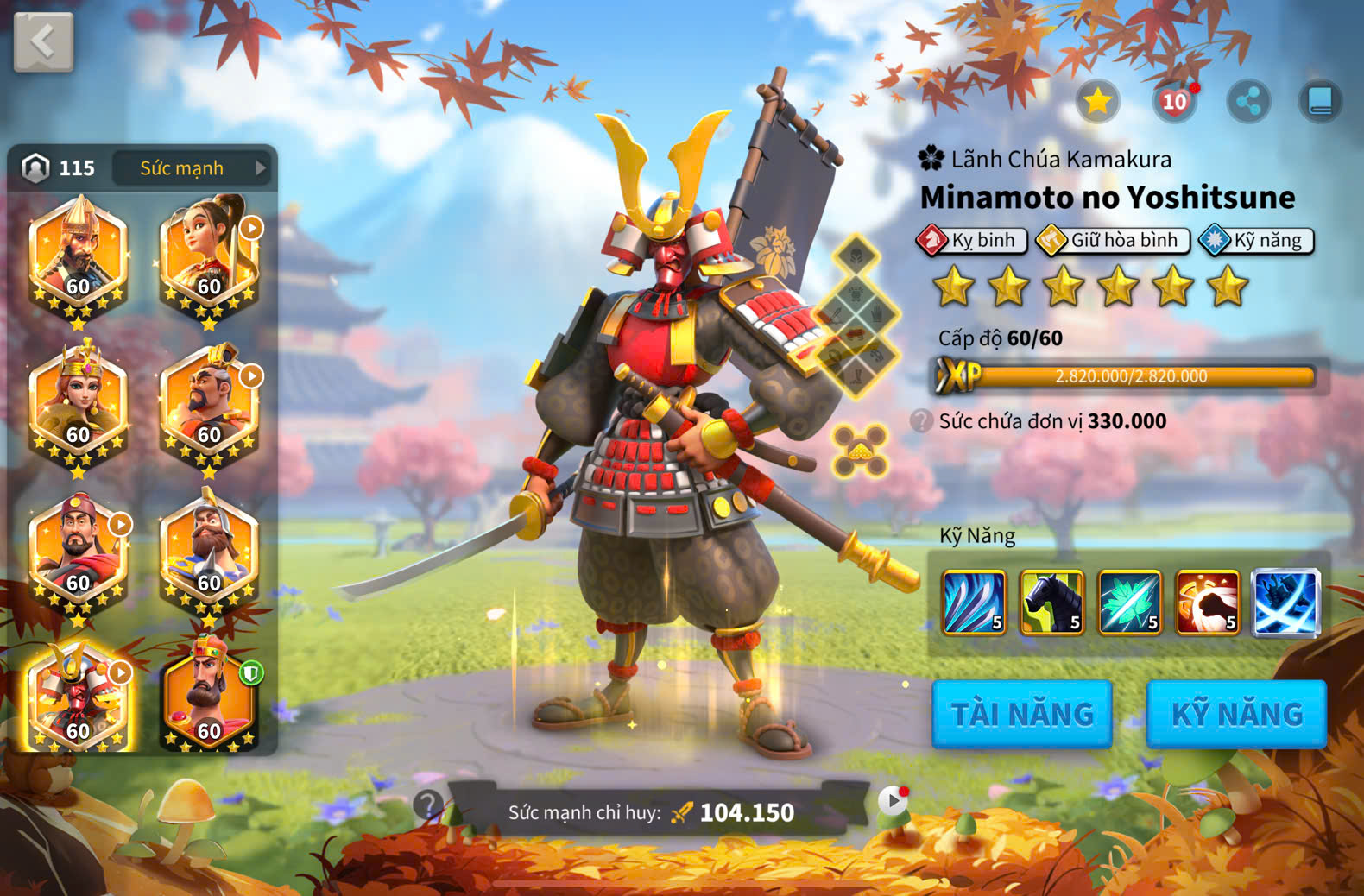Viewport: 1364px width, 896px height.
Task: Open the TÀI NĂNG talent screen
Action: click(x=1021, y=714)
